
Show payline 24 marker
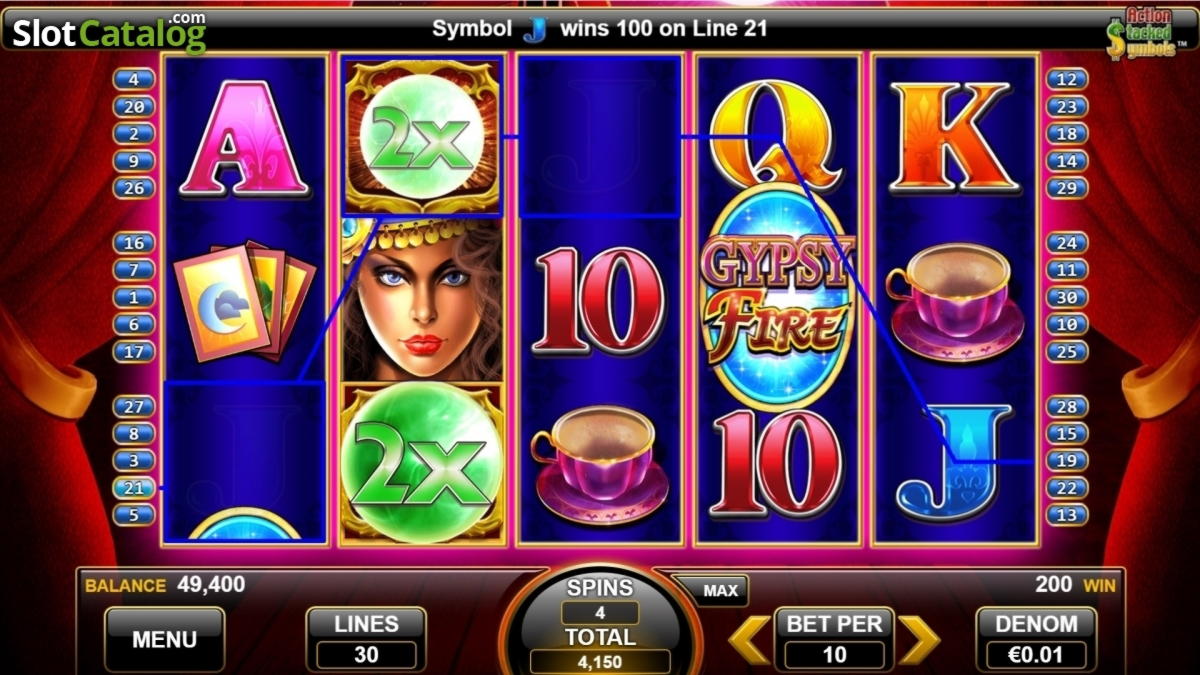click(x=1067, y=243)
